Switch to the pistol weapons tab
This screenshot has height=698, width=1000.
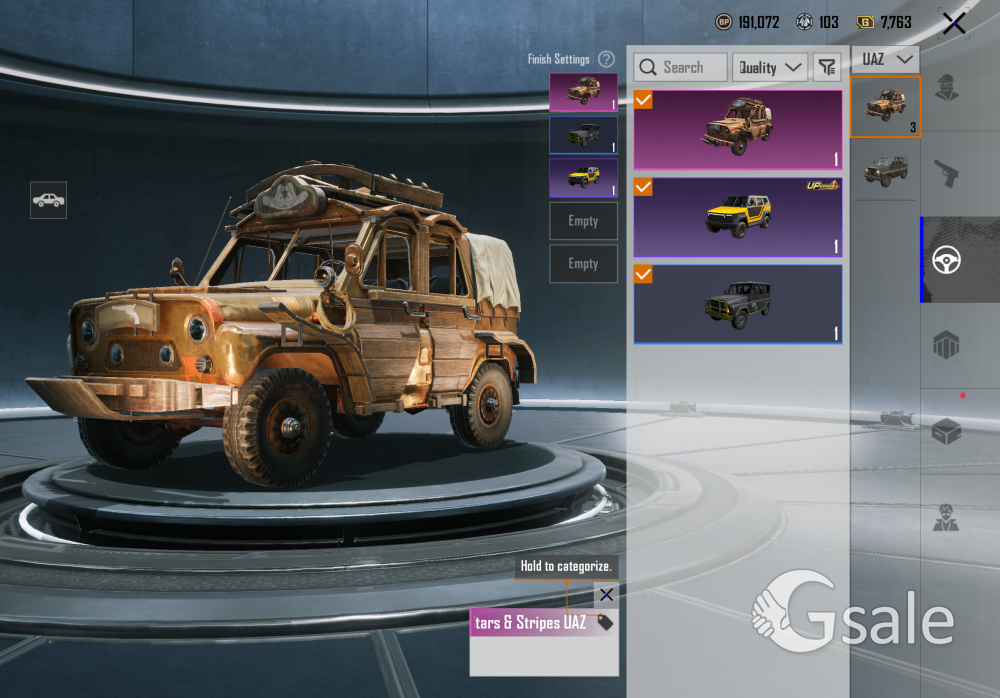tap(946, 174)
